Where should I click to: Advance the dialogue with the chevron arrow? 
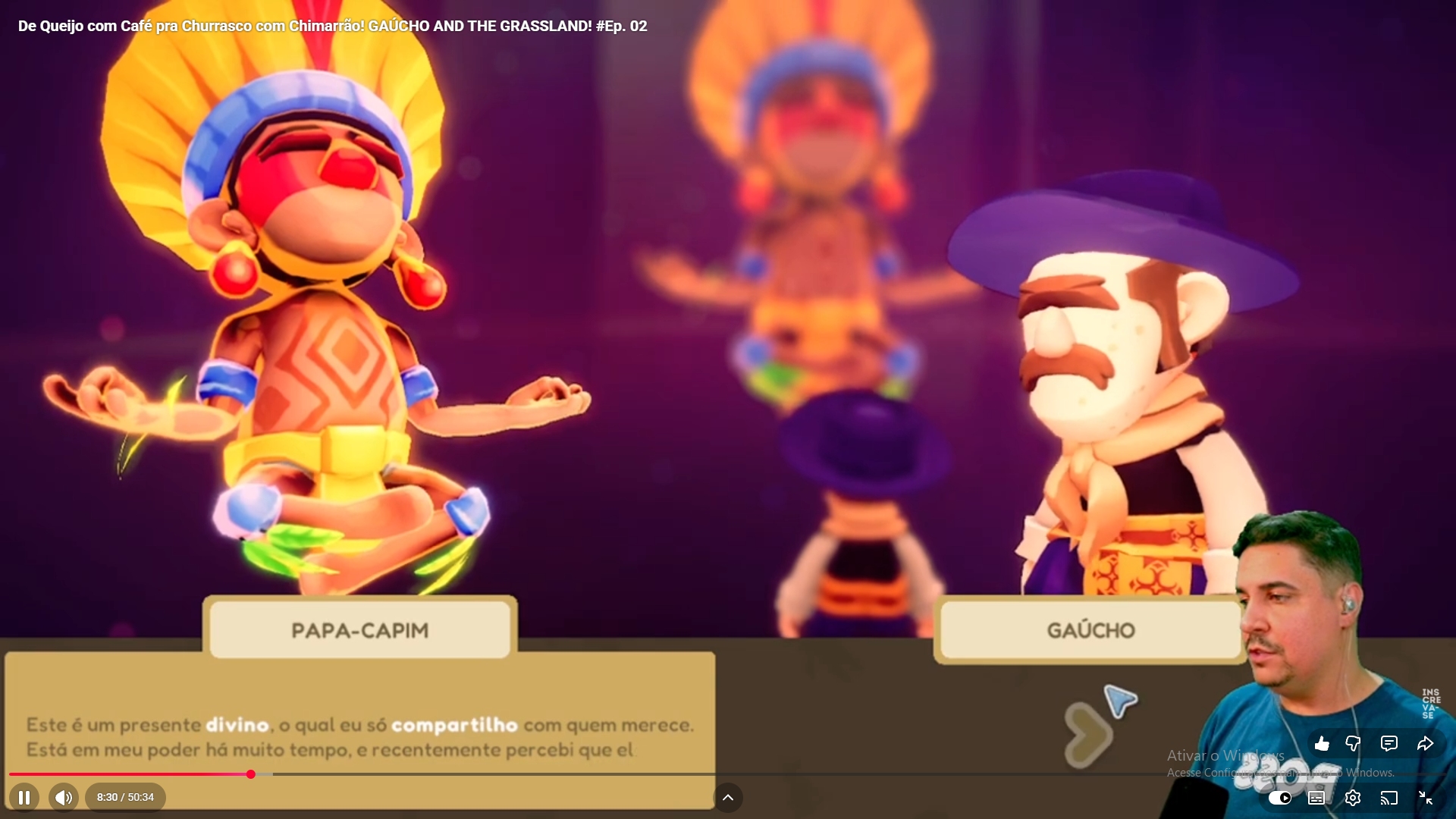(1087, 734)
